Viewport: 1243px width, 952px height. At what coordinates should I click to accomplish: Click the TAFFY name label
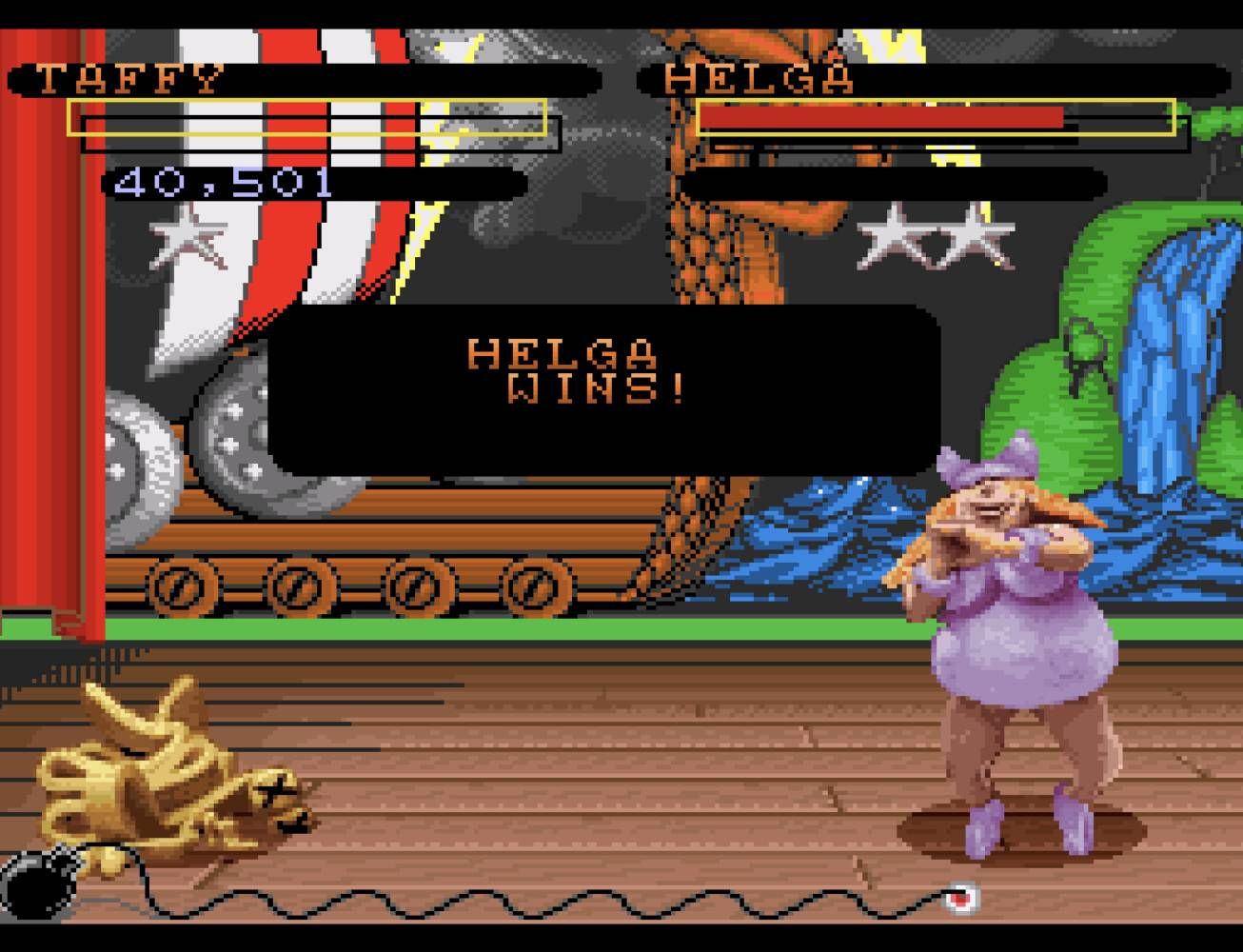coord(128,78)
